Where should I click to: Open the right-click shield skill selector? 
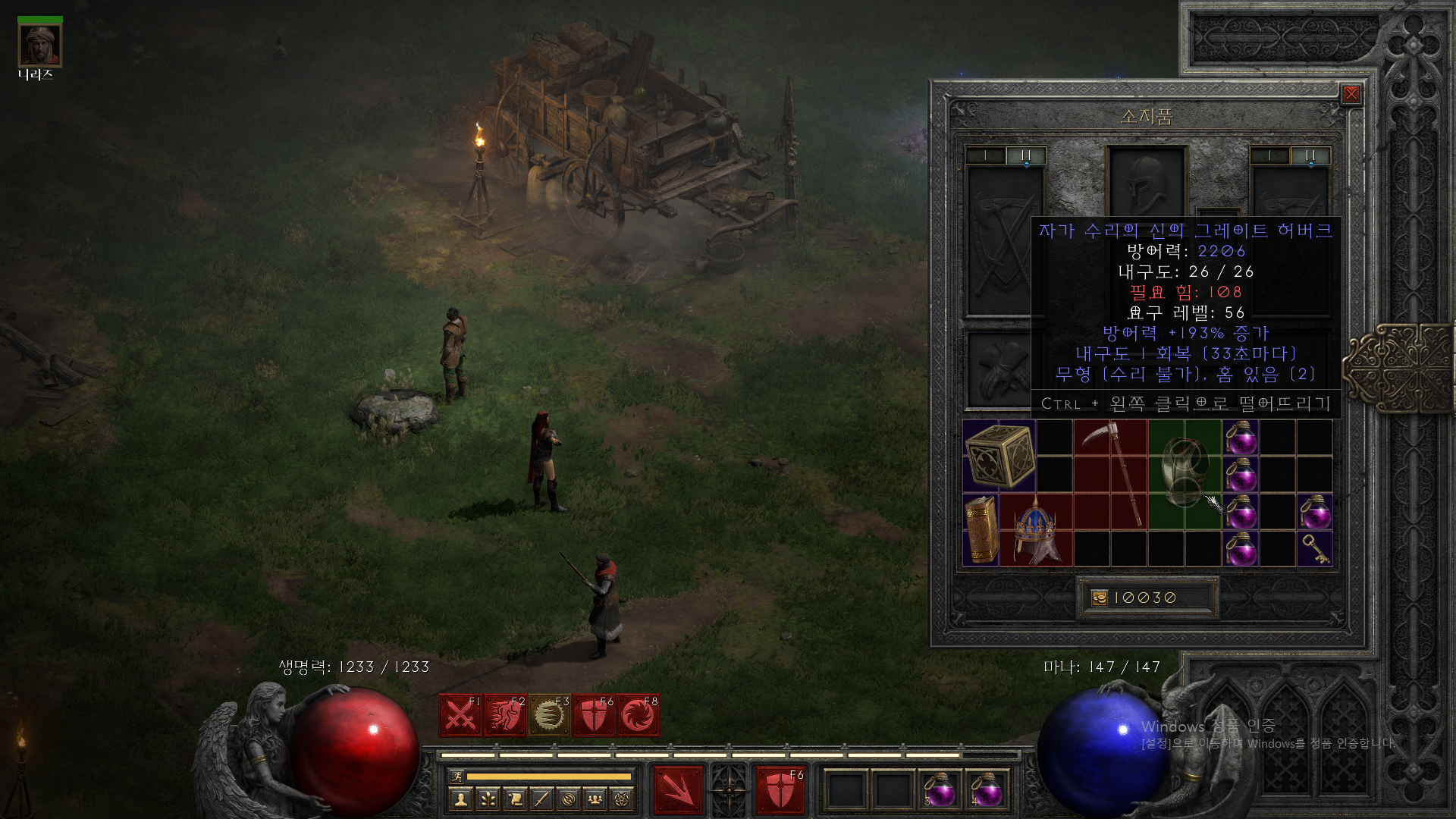point(780,790)
